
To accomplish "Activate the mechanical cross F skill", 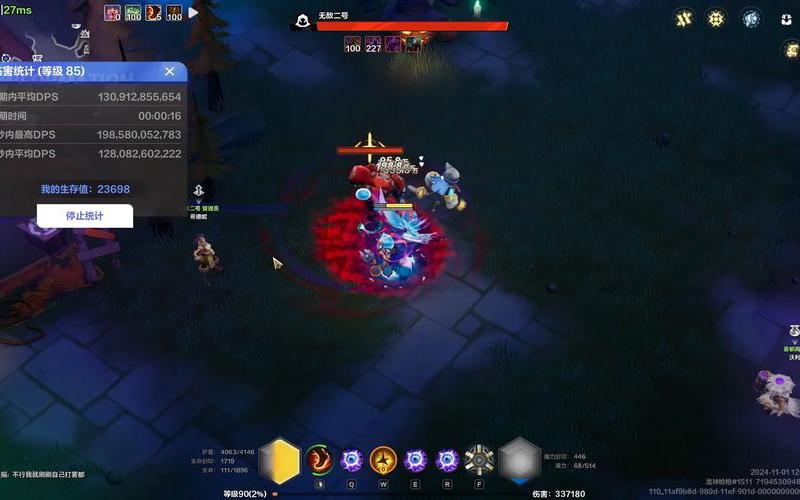I will point(480,460).
